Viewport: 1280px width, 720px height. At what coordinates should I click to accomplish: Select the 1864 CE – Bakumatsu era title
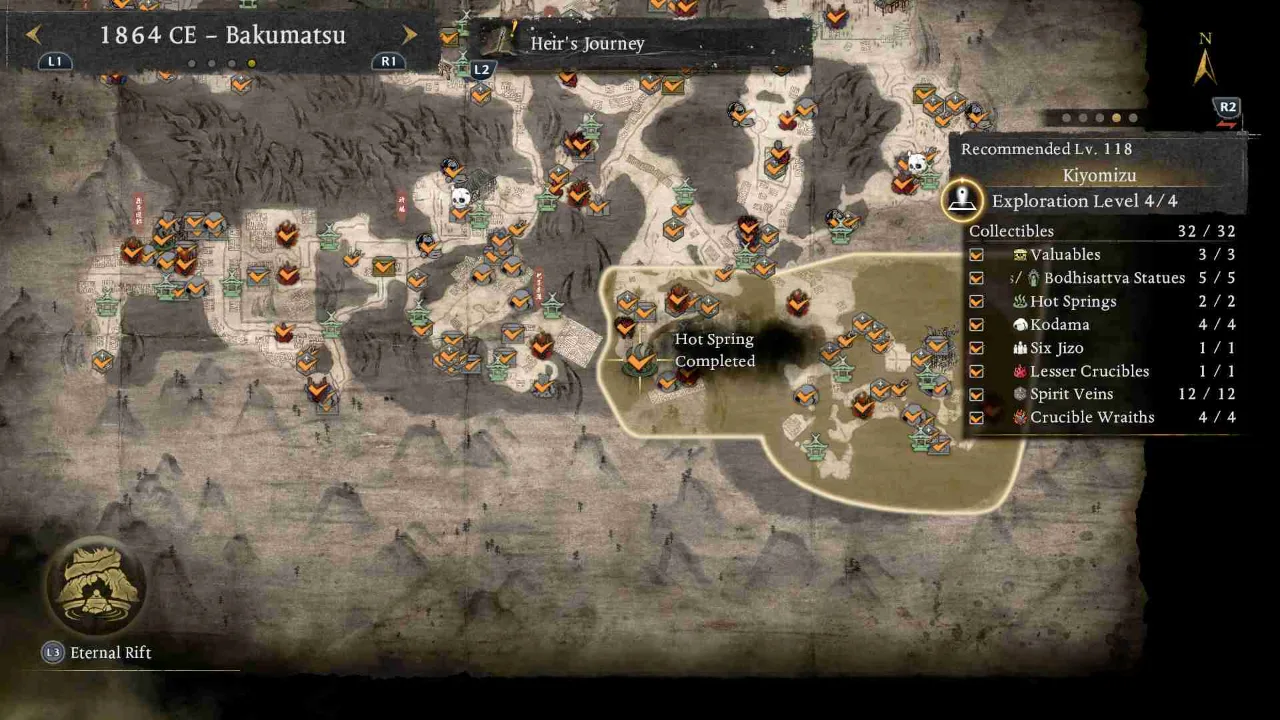222,35
